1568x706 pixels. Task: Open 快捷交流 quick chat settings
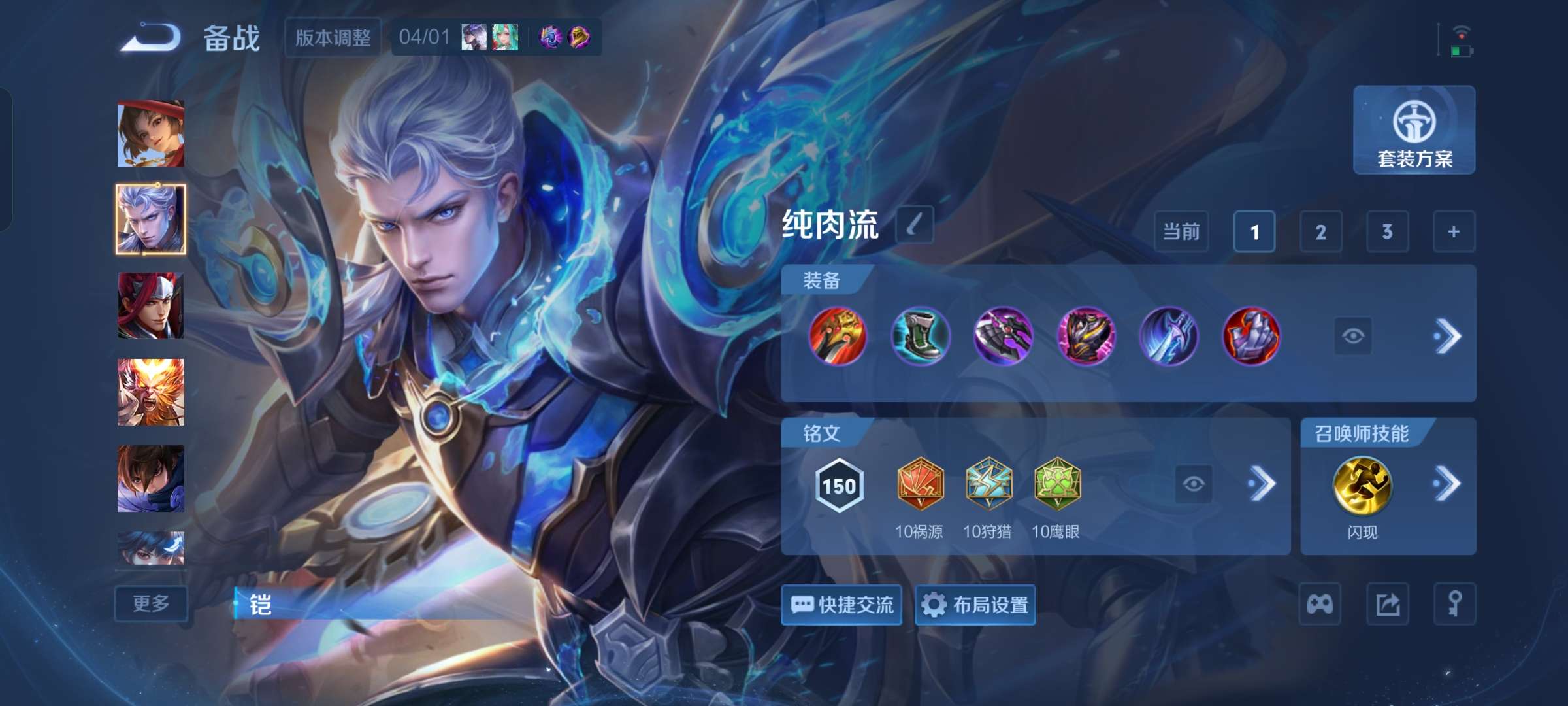(841, 605)
